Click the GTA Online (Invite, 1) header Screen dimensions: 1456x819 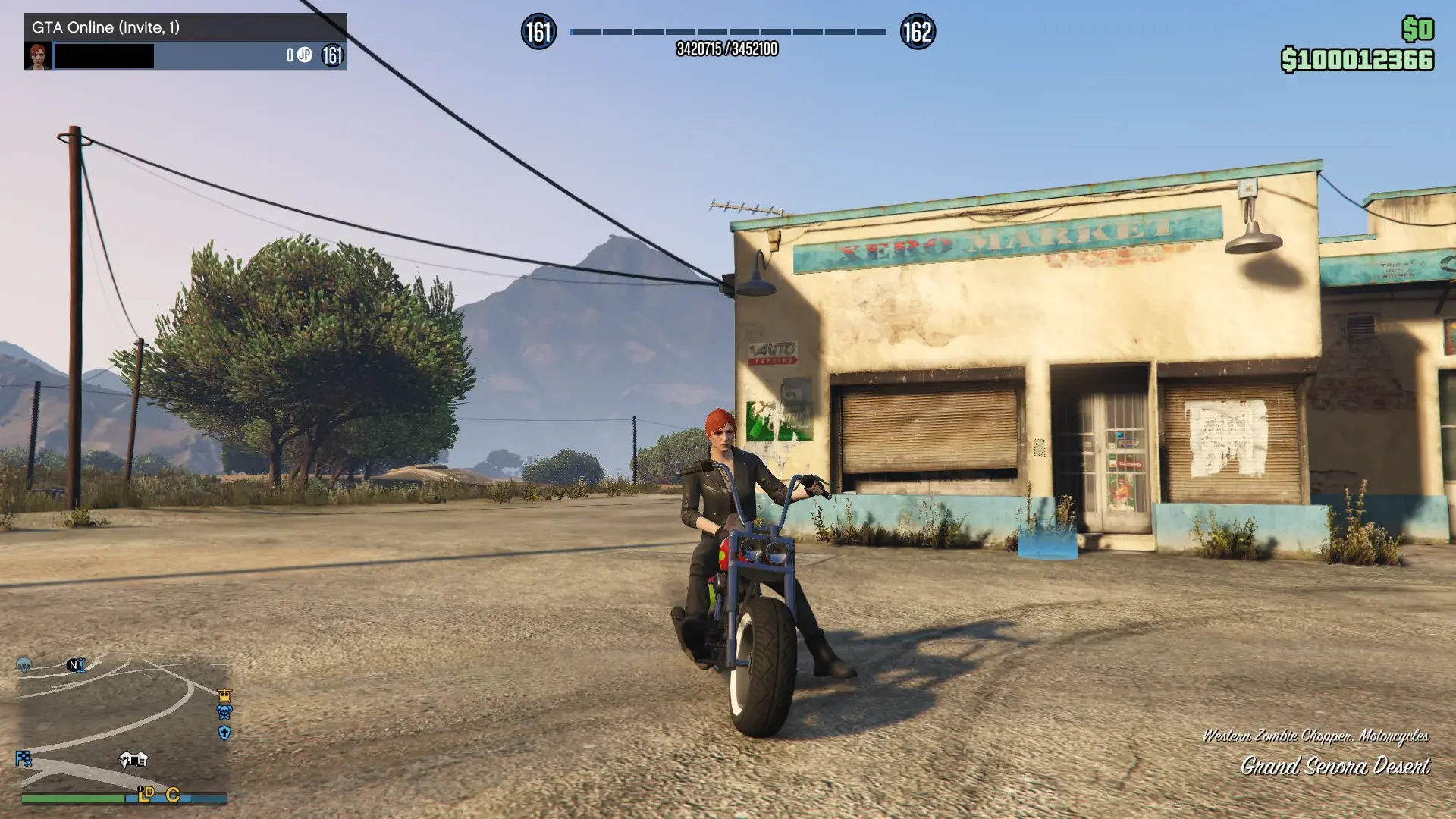click(106, 27)
